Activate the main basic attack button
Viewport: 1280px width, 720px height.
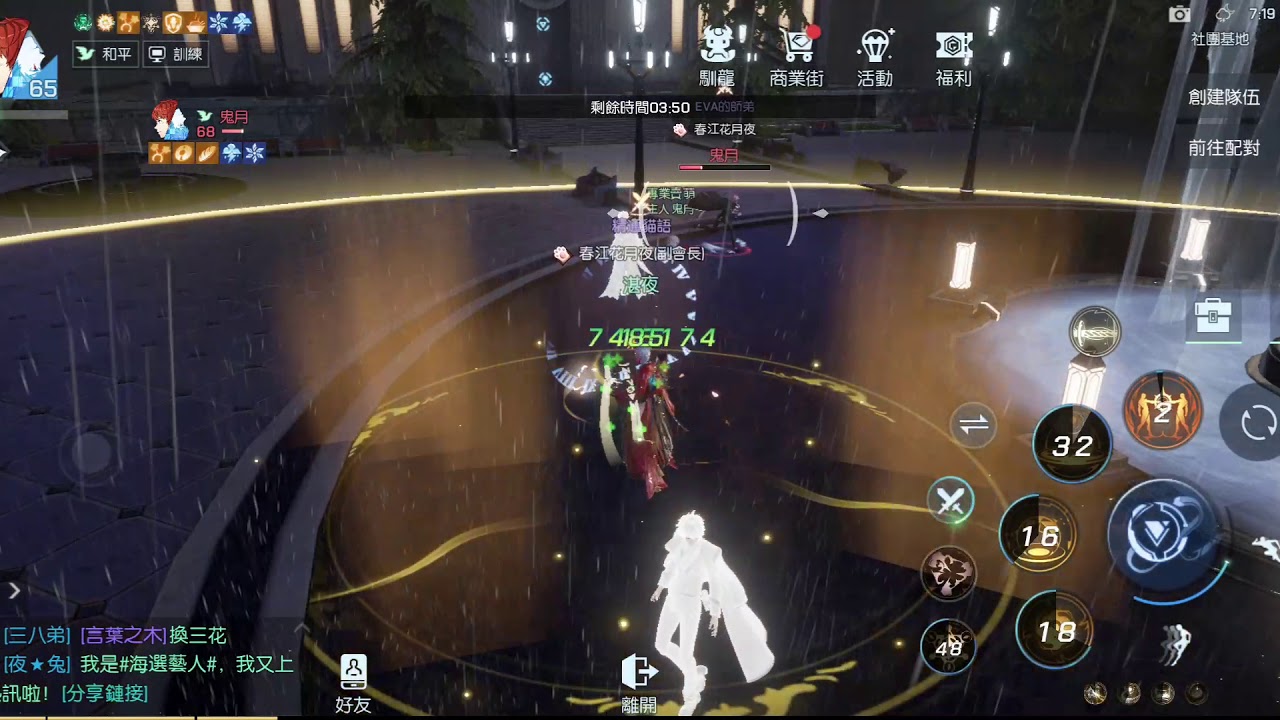1162,533
